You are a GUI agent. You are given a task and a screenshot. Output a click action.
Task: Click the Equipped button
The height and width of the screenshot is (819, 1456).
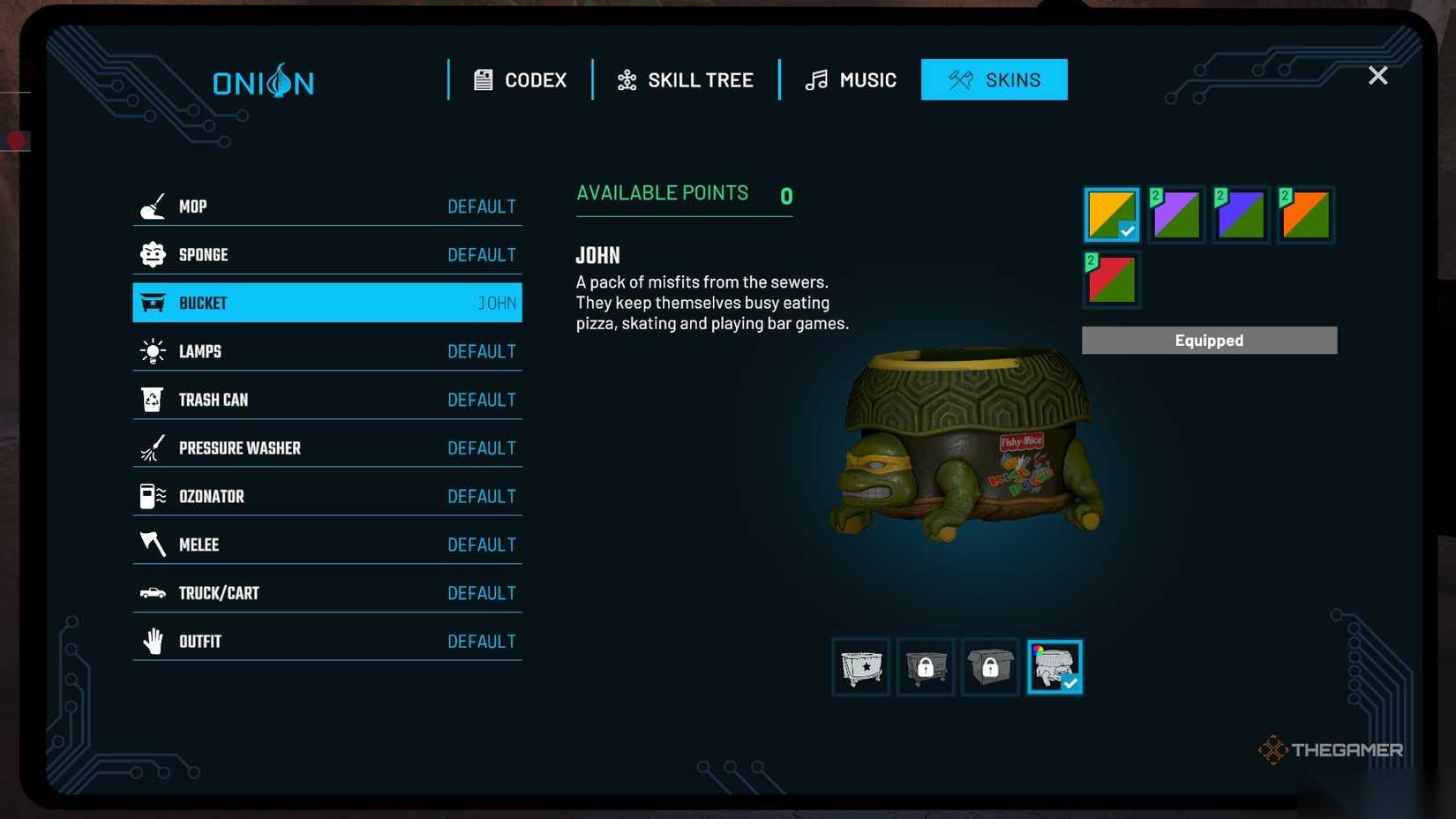[1209, 341]
